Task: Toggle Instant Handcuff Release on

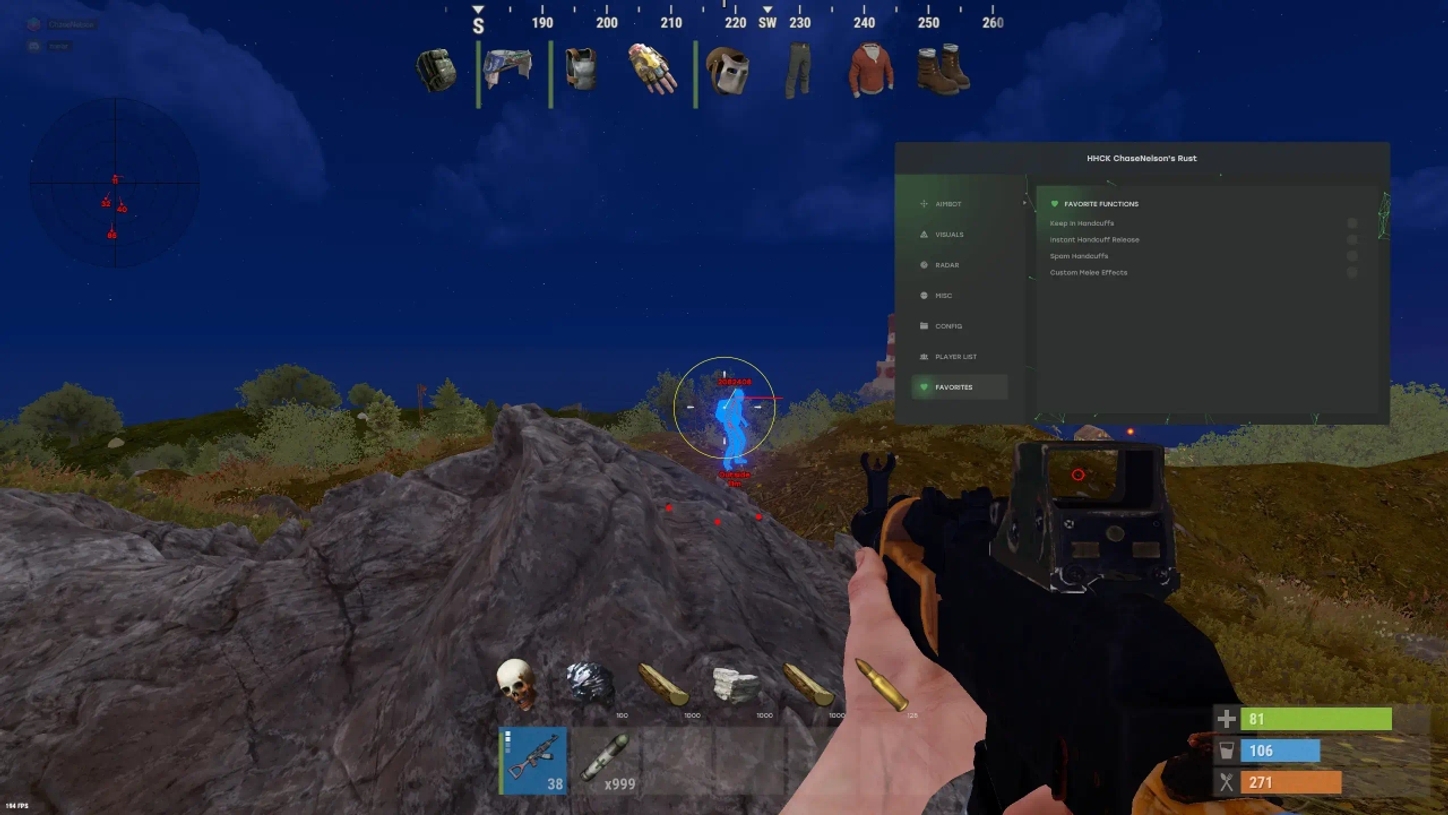Action: pos(1354,239)
